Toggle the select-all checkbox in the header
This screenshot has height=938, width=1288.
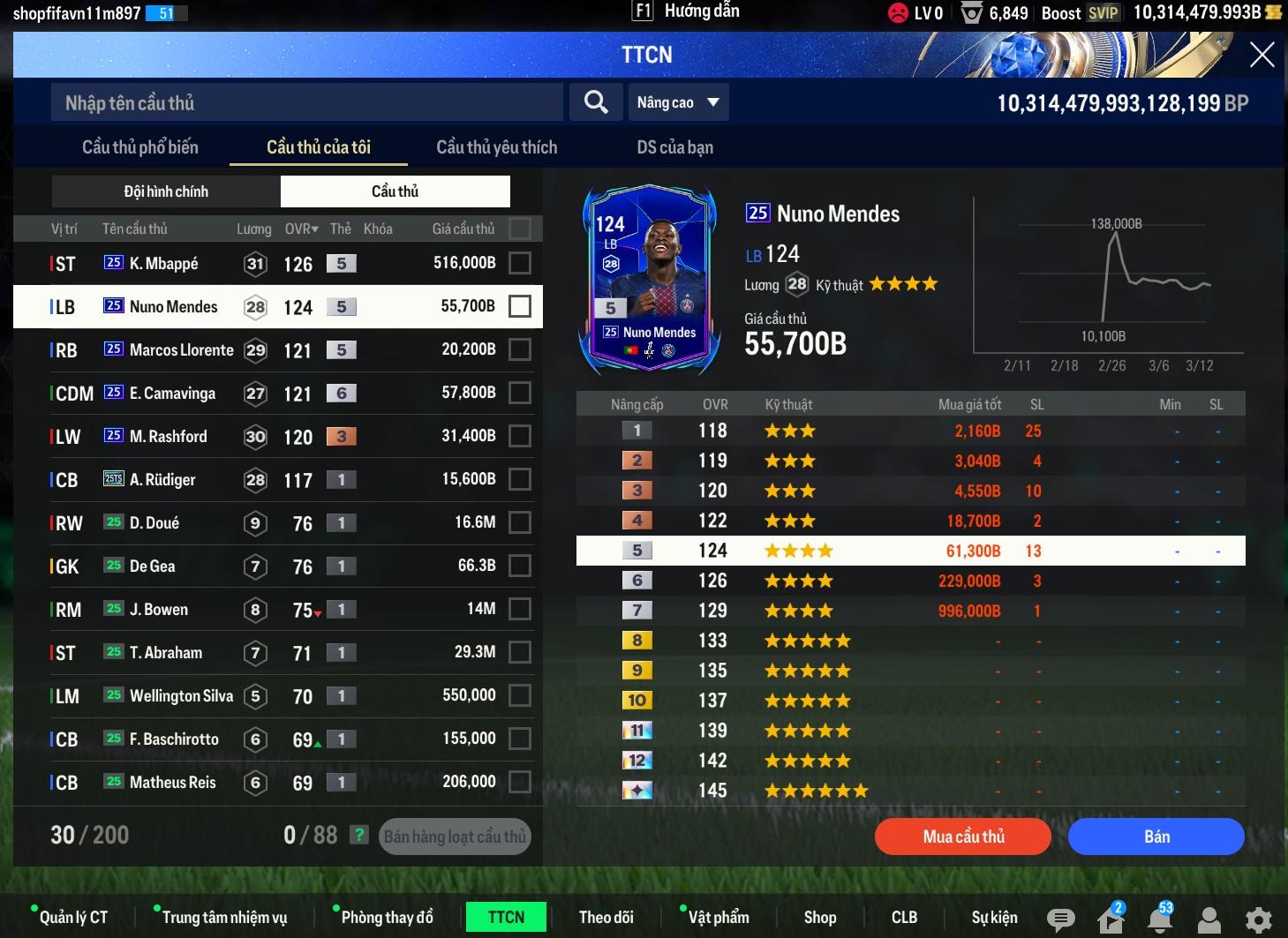pos(520,229)
